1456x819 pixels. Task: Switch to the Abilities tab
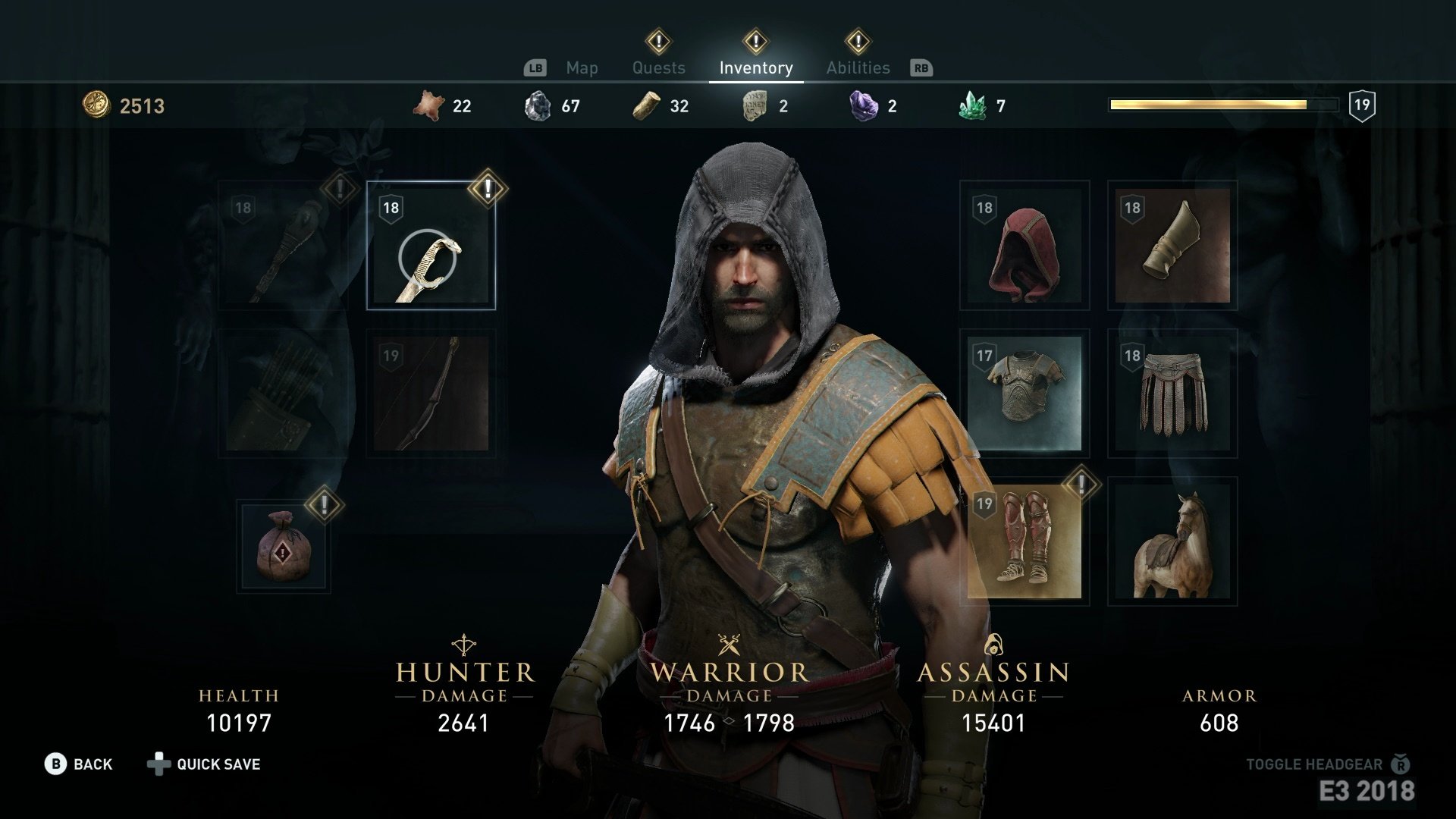coord(858,67)
